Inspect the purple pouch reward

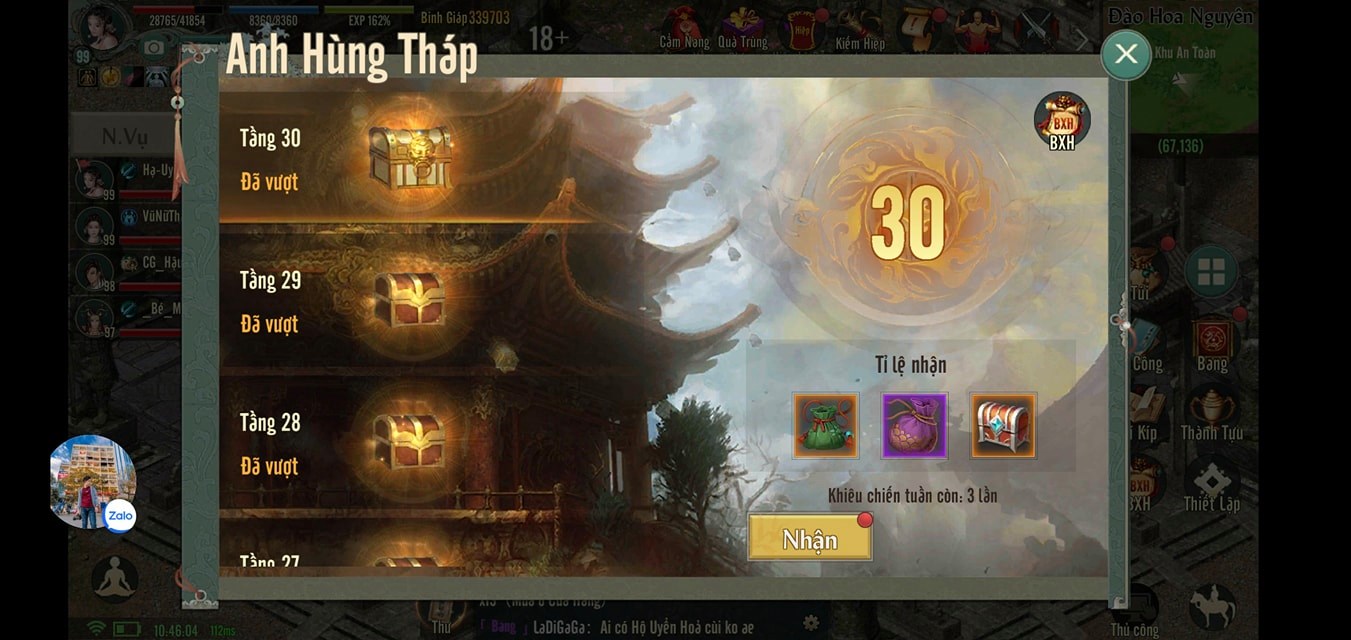point(914,425)
